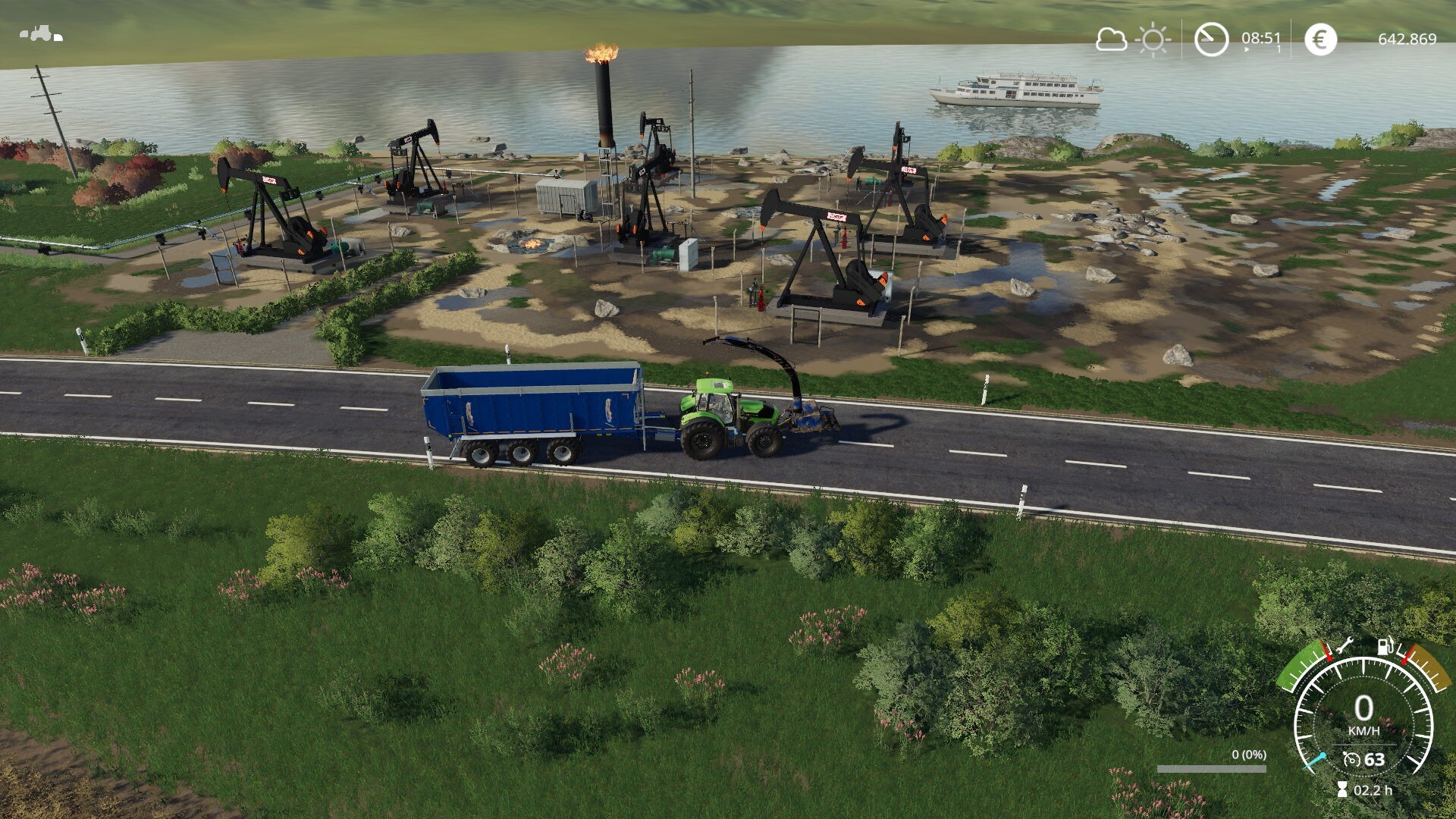
Task: Click the sun forecast icon
Action: tap(1153, 39)
